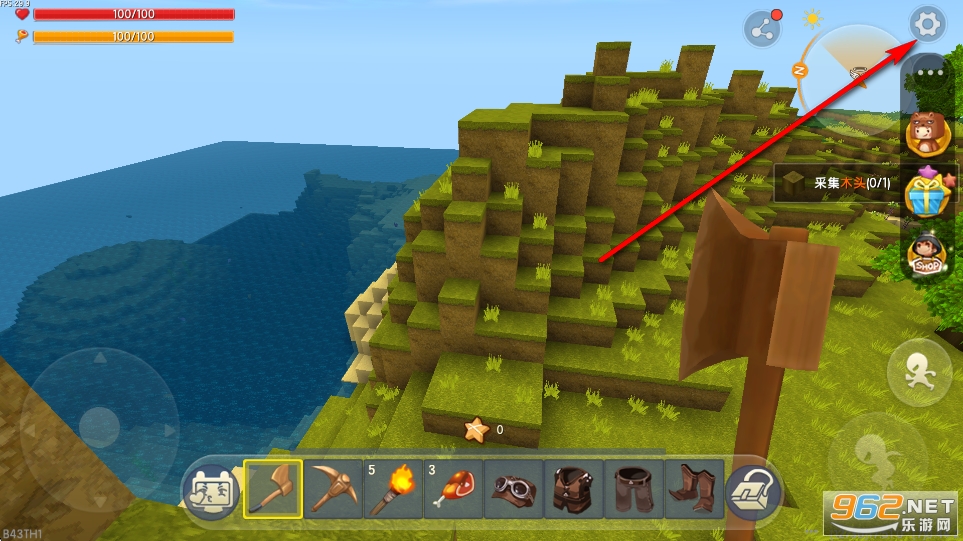Open the gear settings menu
Image resolution: width=963 pixels, height=541 pixels.
(x=929, y=24)
